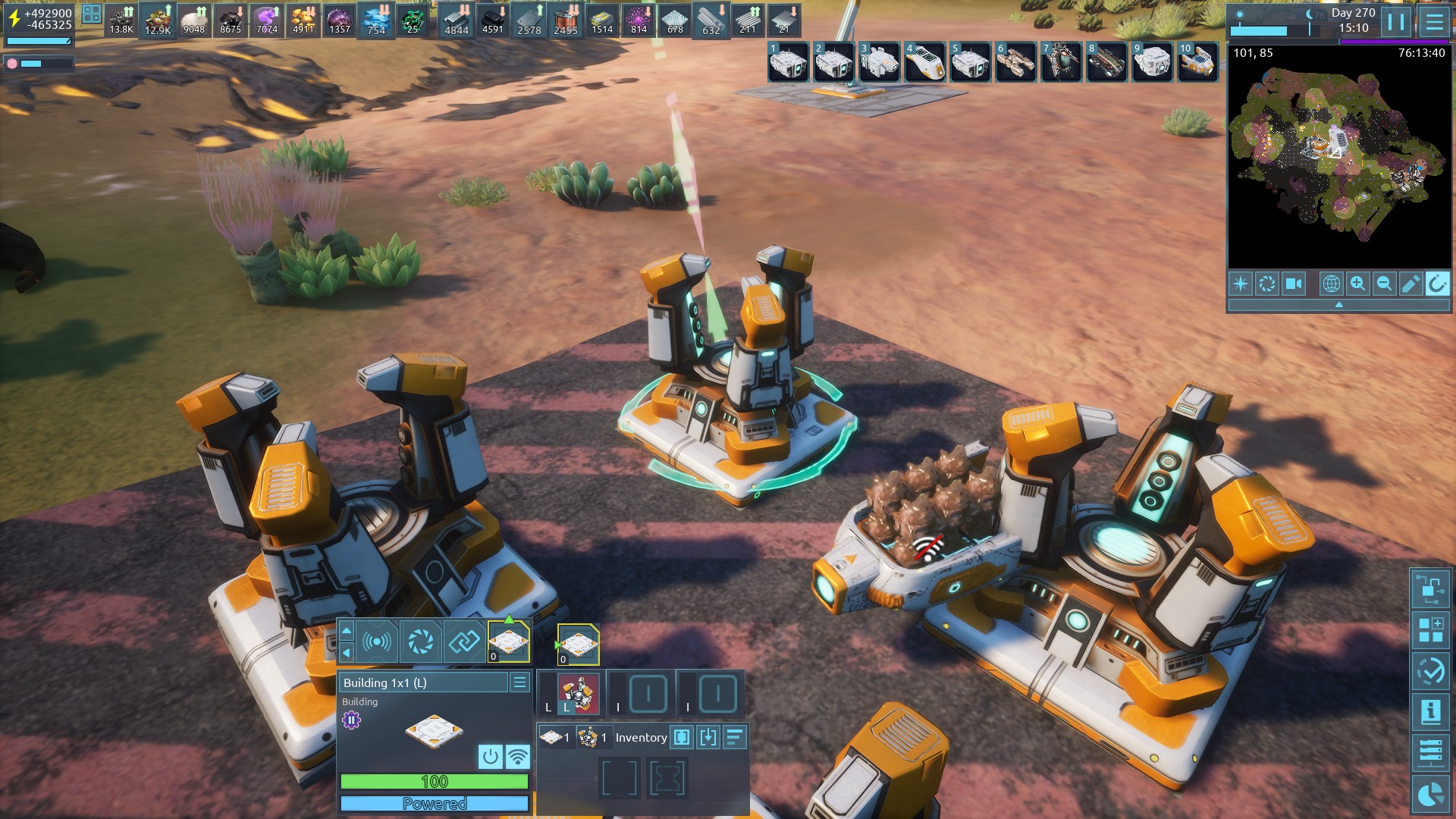Select the broadcast signal action icon
1456x819 pixels.
(x=377, y=642)
